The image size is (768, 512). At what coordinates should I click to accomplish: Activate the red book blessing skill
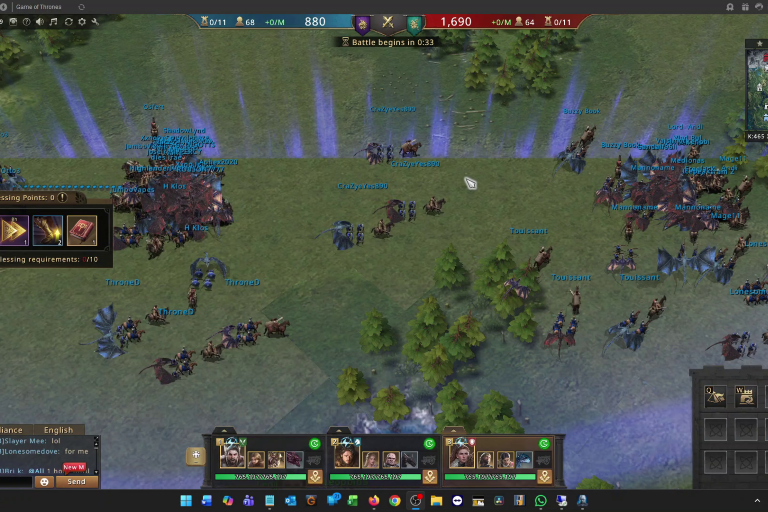(81, 230)
